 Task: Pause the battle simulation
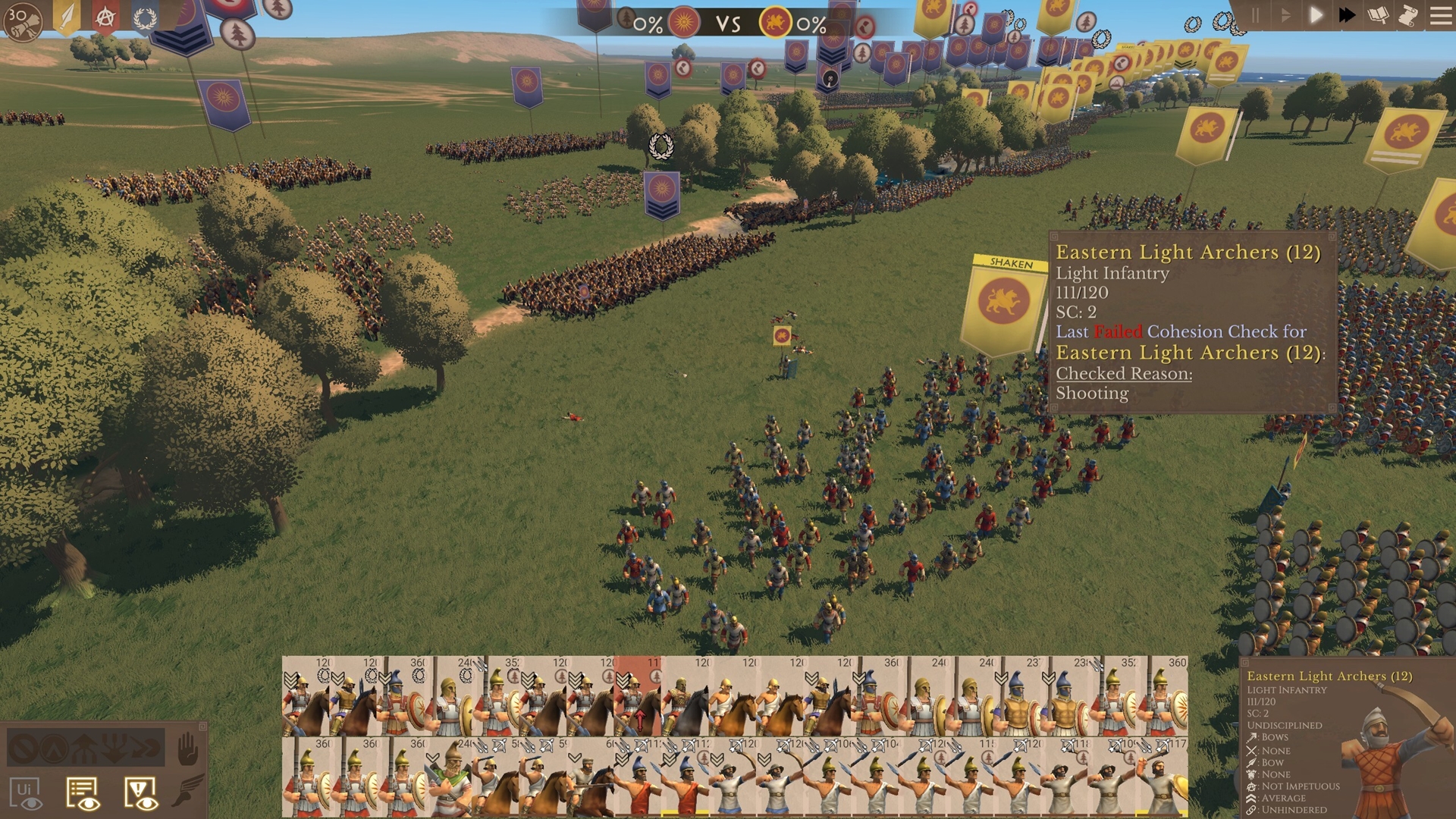(1255, 16)
